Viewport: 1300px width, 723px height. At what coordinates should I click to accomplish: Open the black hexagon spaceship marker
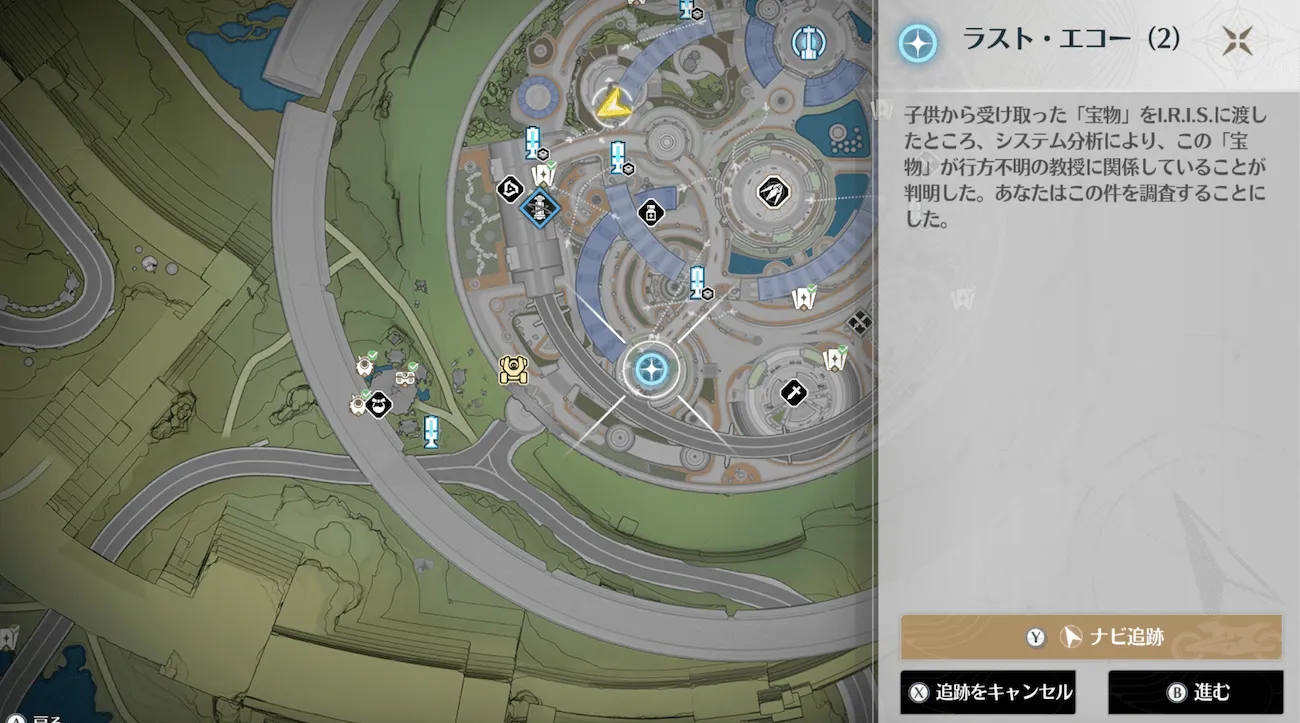click(x=770, y=190)
